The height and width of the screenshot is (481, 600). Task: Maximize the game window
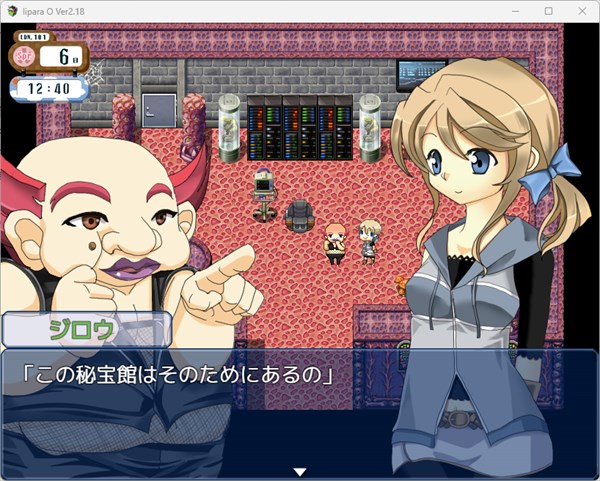(x=548, y=10)
